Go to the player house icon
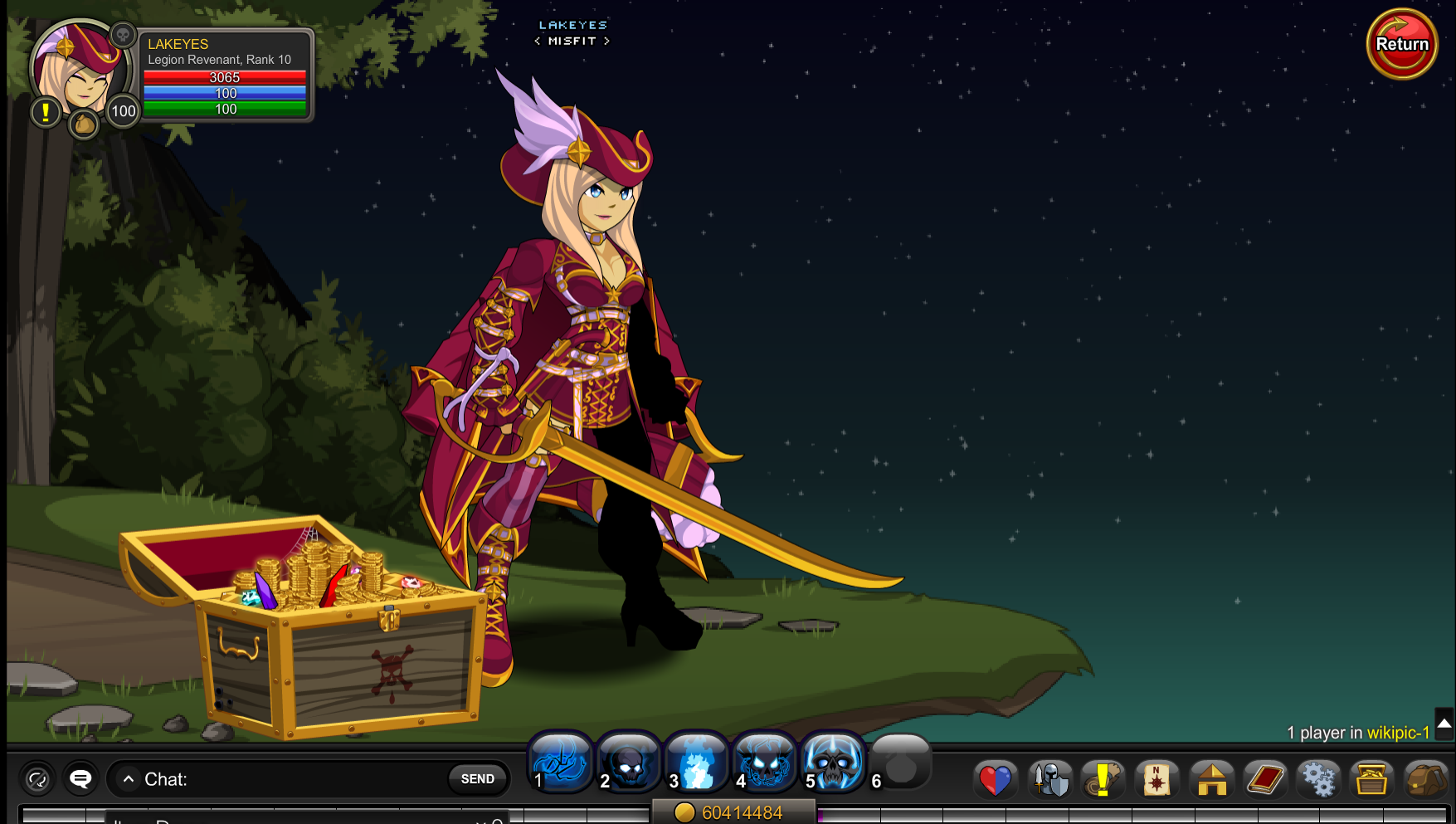Viewport: 1456px width, 824px height. 1211,780
